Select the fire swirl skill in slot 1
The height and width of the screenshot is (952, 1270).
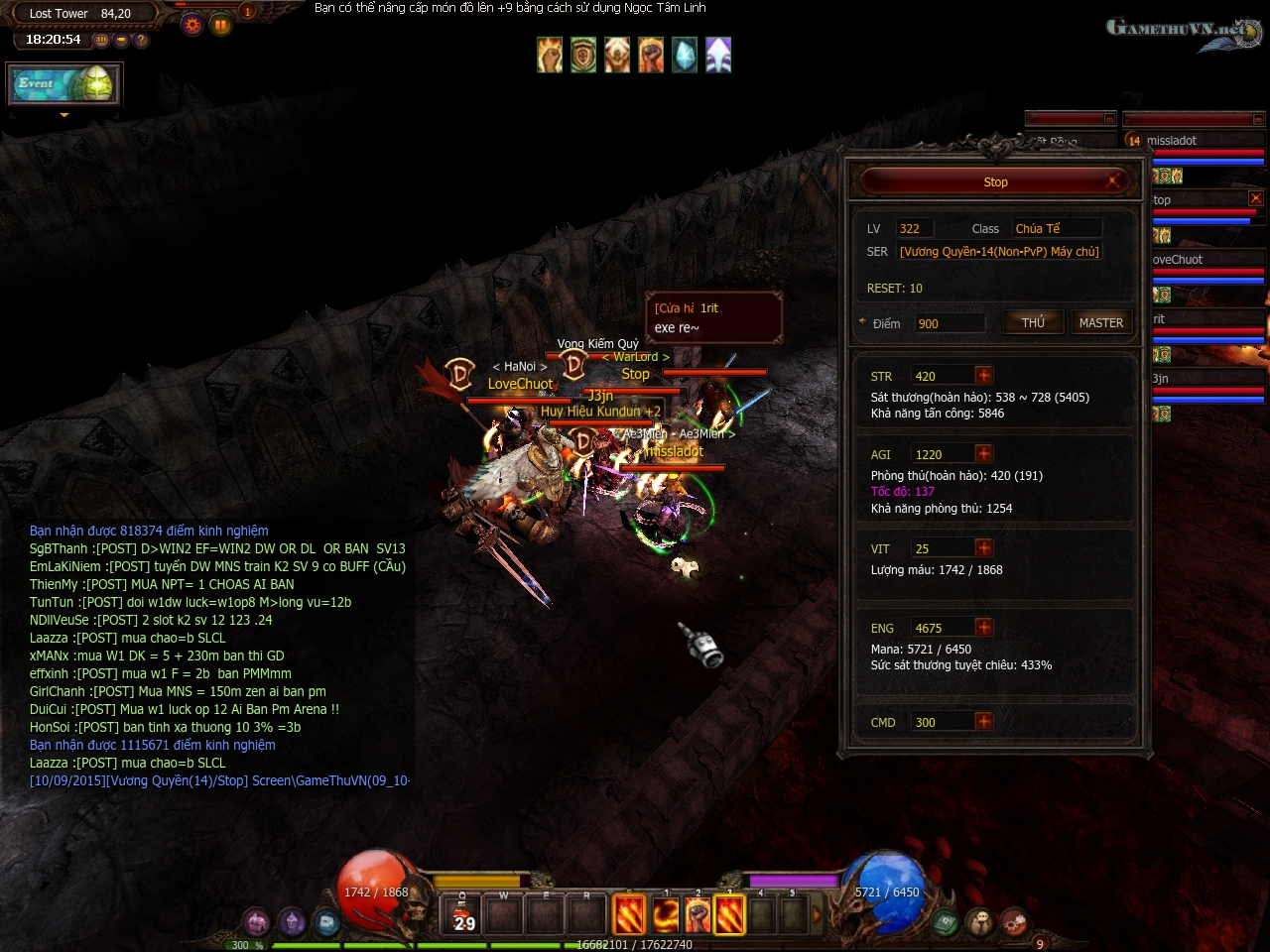(x=664, y=915)
